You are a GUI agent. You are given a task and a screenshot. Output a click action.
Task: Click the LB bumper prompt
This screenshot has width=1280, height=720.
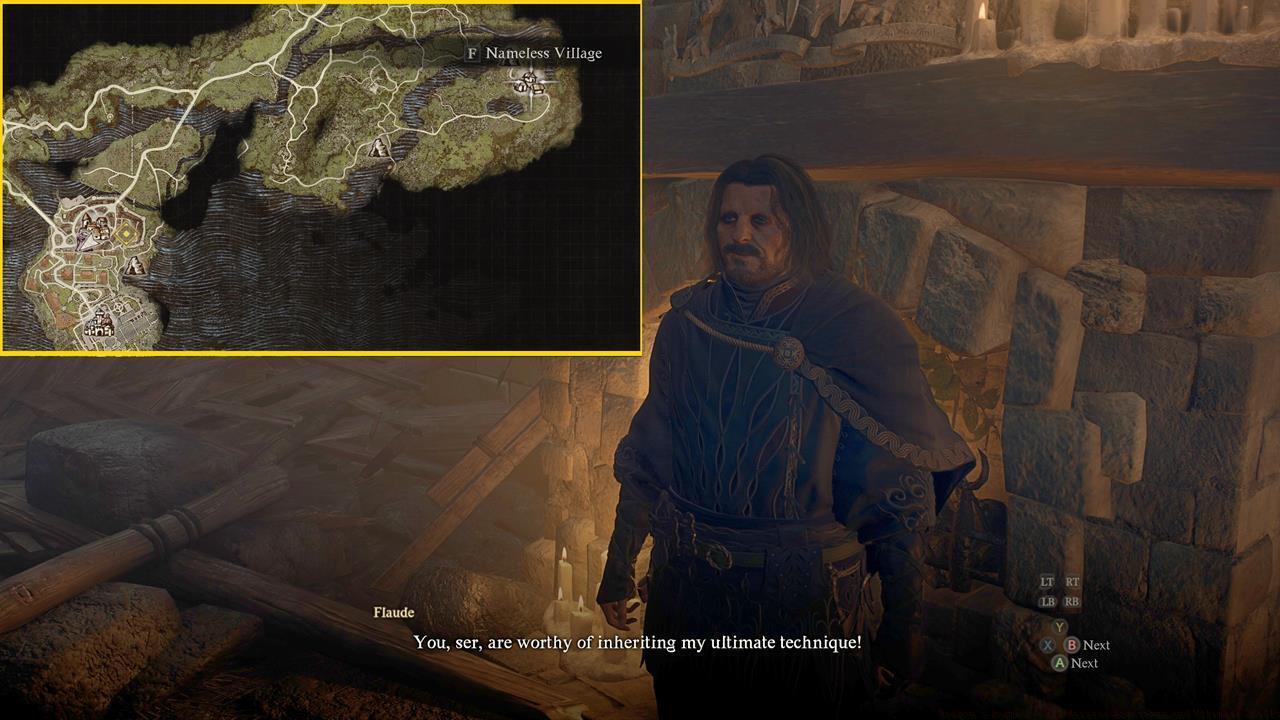tap(1048, 602)
